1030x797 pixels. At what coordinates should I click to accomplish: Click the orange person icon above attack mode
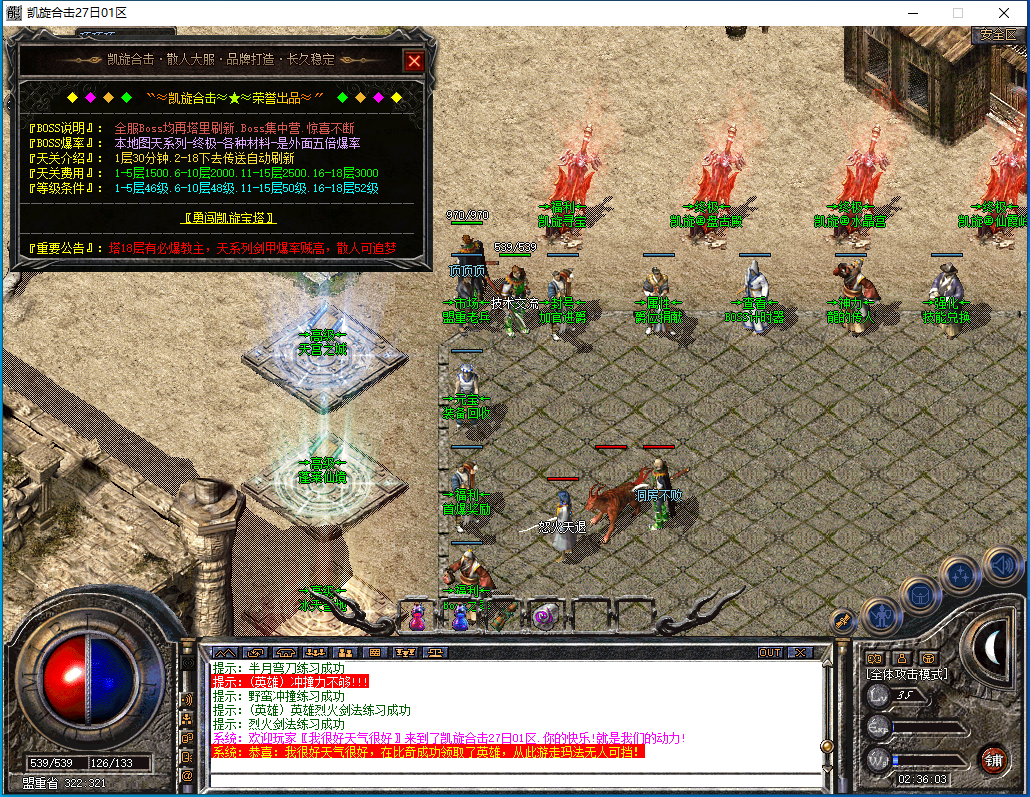click(x=901, y=658)
